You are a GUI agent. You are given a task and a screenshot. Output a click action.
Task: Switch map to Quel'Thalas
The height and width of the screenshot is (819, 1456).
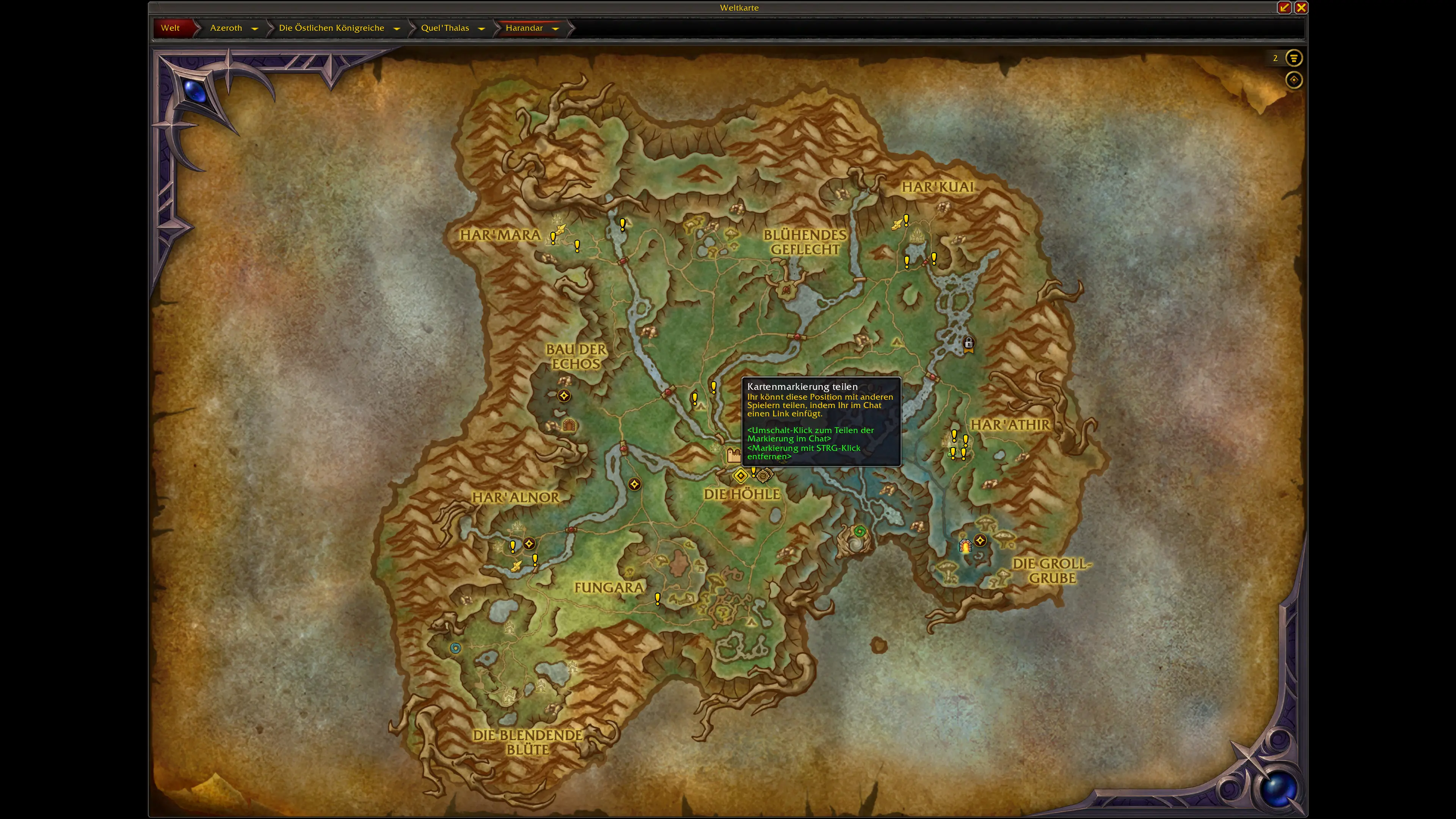click(445, 28)
